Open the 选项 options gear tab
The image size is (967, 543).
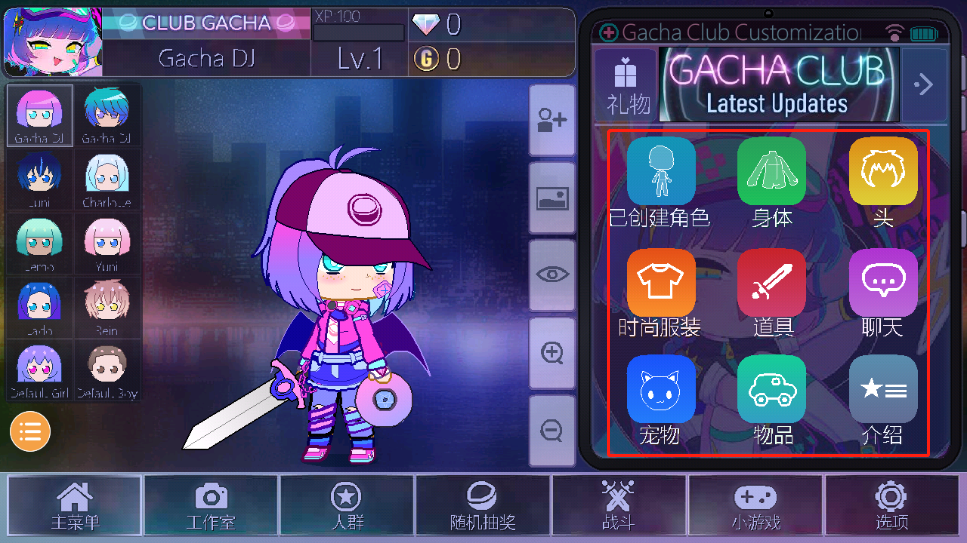891,504
